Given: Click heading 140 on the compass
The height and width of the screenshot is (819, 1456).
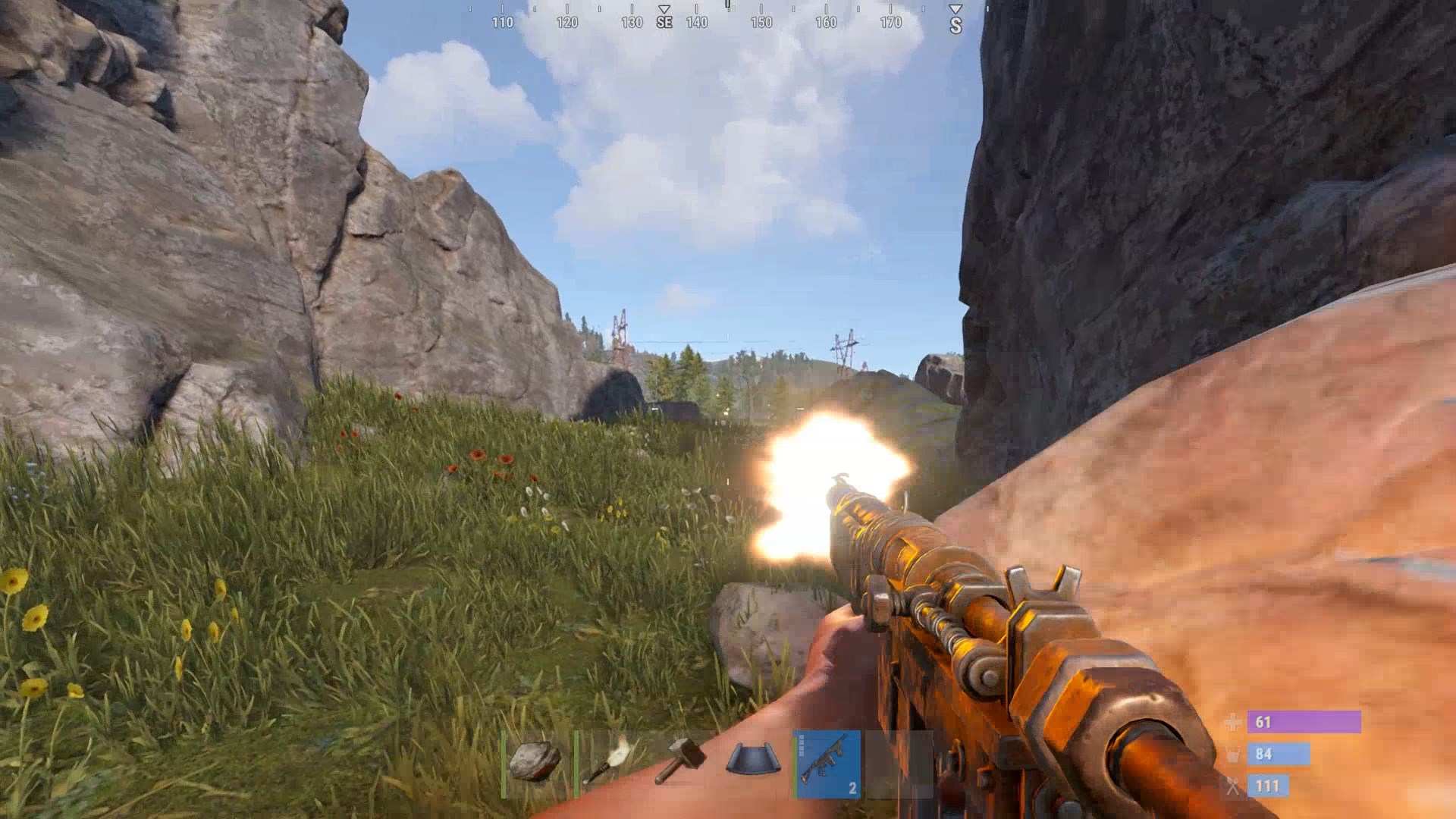Looking at the screenshot, I should click(x=696, y=20).
